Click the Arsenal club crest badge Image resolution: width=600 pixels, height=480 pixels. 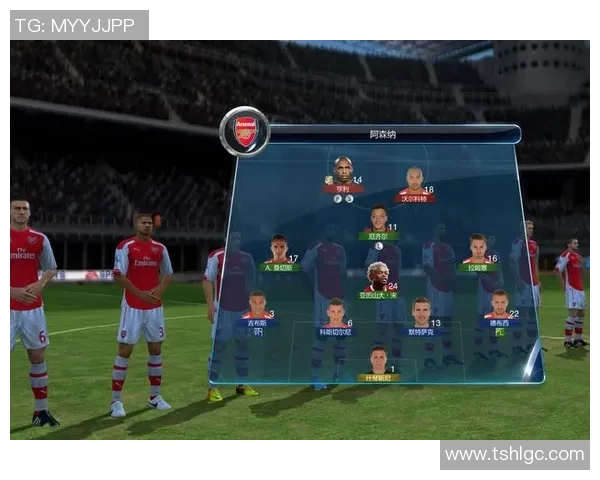[x=245, y=131]
